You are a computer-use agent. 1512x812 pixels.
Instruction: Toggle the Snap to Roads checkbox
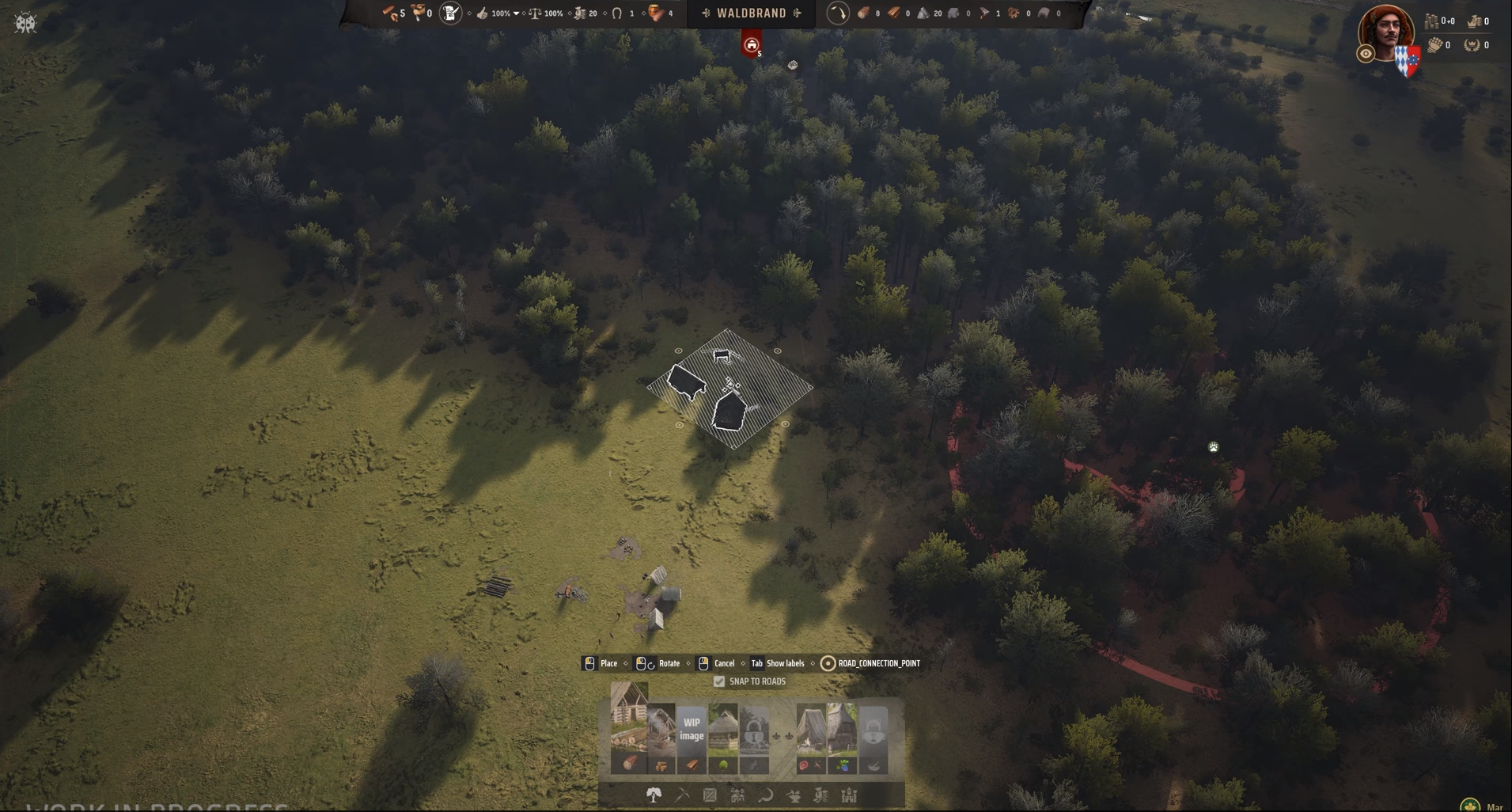pyautogui.click(x=719, y=681)
